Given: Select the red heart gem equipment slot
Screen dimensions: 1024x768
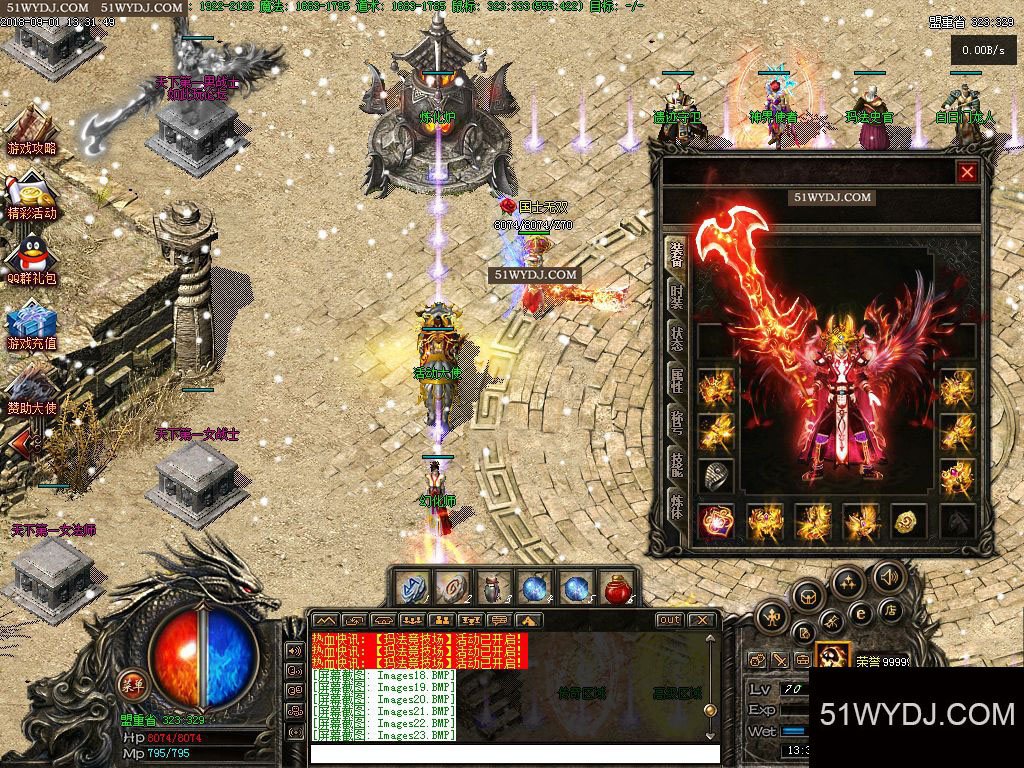Looking at the screenshot, I should point(716,521).
